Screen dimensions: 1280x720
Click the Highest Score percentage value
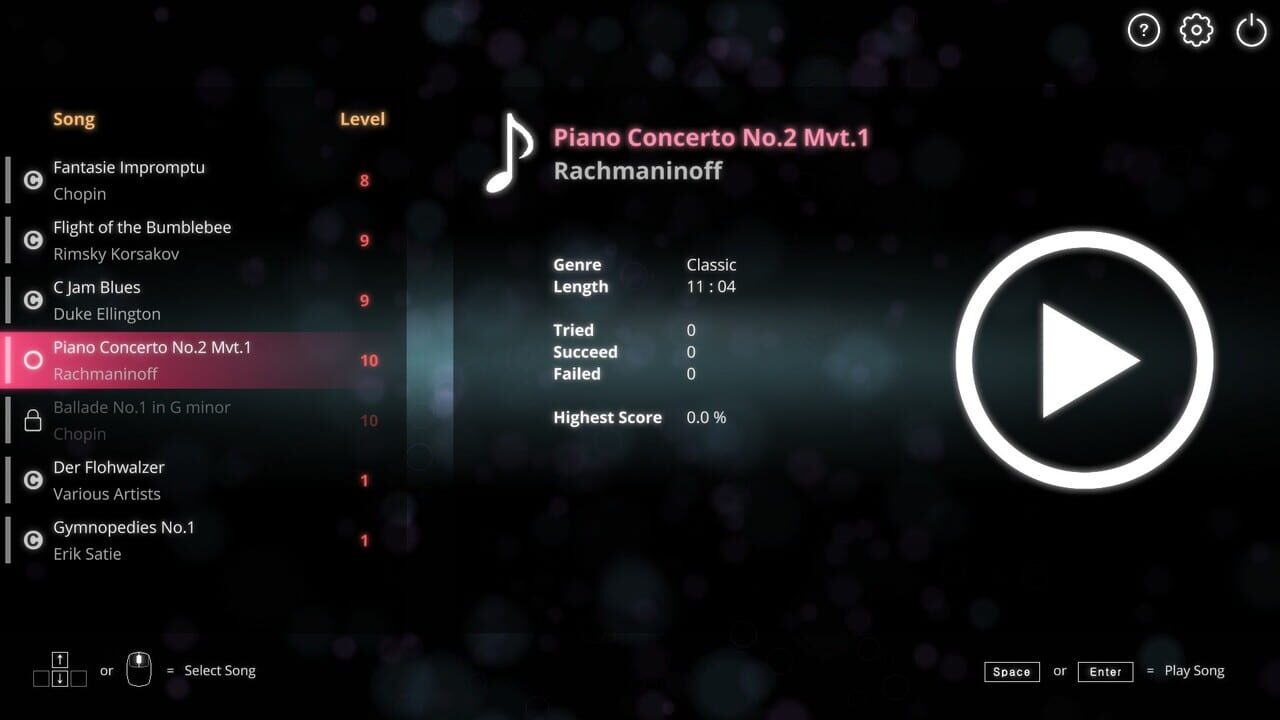pyautogui.click(x=706, y=417)
